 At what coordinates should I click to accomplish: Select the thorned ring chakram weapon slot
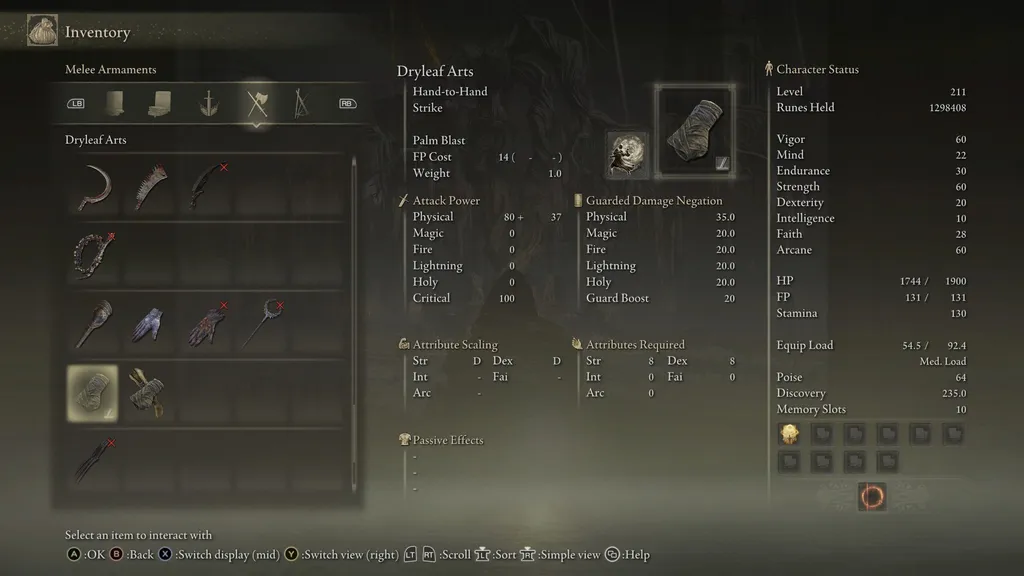95,255
